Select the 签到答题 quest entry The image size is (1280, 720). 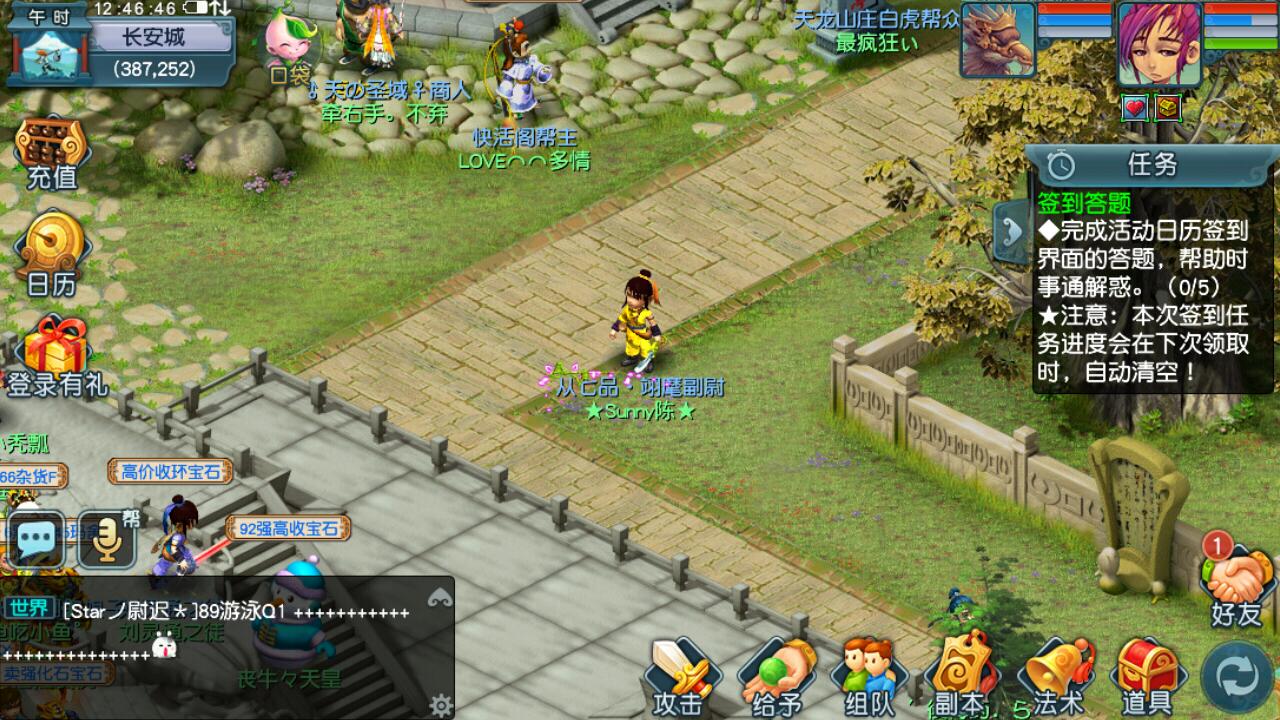tap(1084, 203)
